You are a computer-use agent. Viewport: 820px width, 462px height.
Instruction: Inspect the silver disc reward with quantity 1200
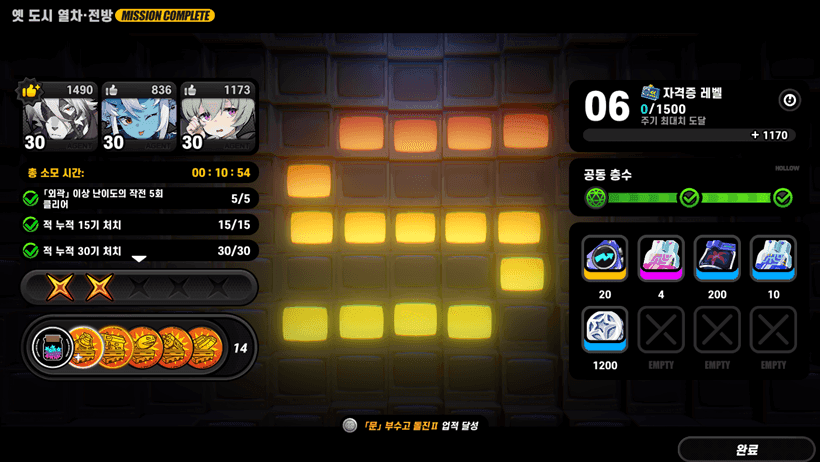[x=604, y=330]
